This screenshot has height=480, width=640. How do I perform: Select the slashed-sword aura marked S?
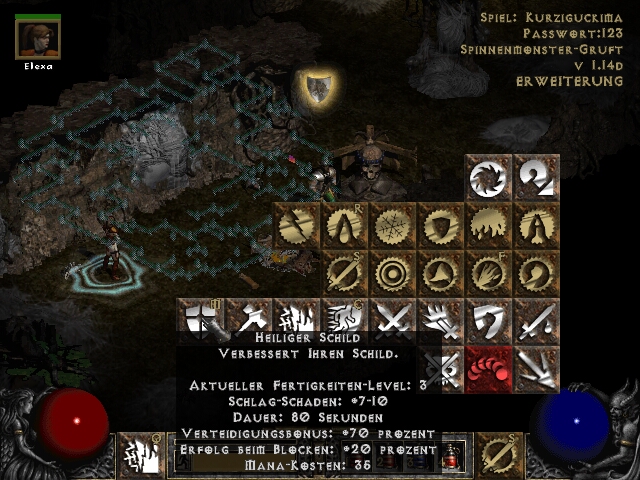[x=346, y=273]
